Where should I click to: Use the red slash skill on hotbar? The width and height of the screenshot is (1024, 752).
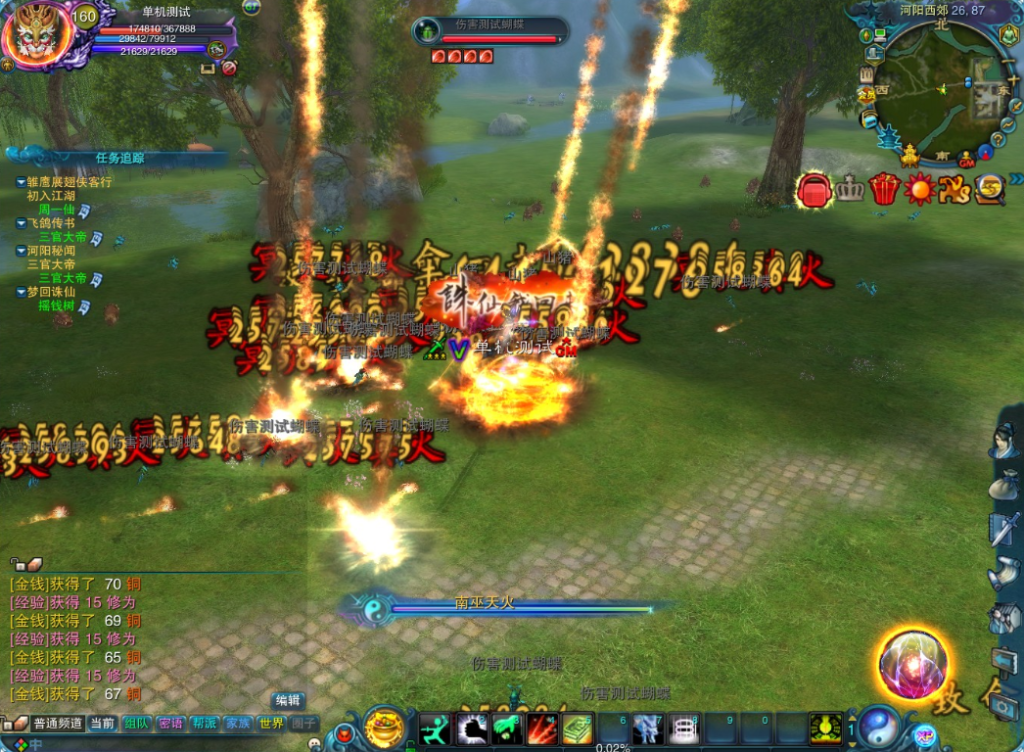[543, 729]
